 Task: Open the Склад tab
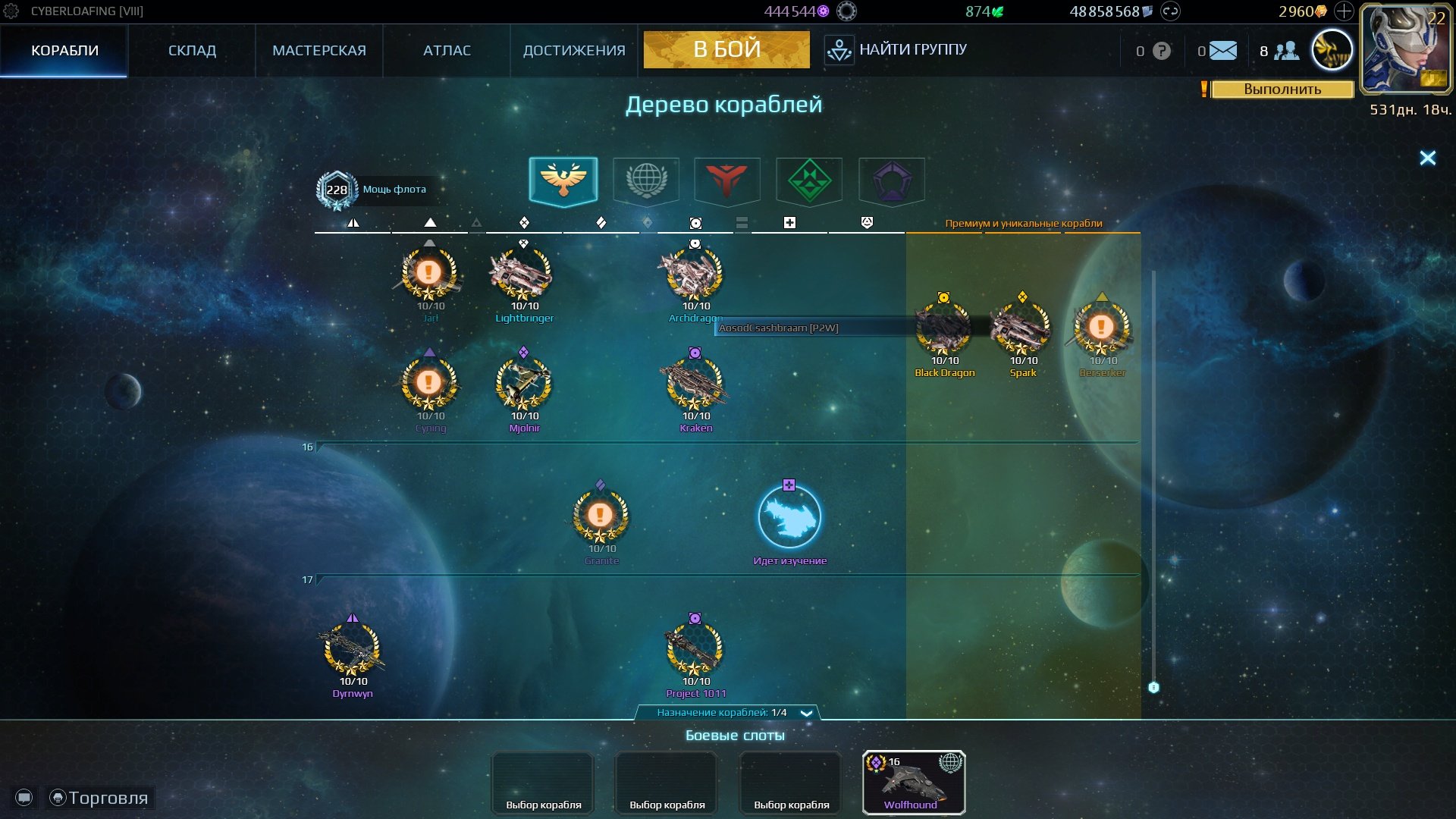click(x=192, y=51)
